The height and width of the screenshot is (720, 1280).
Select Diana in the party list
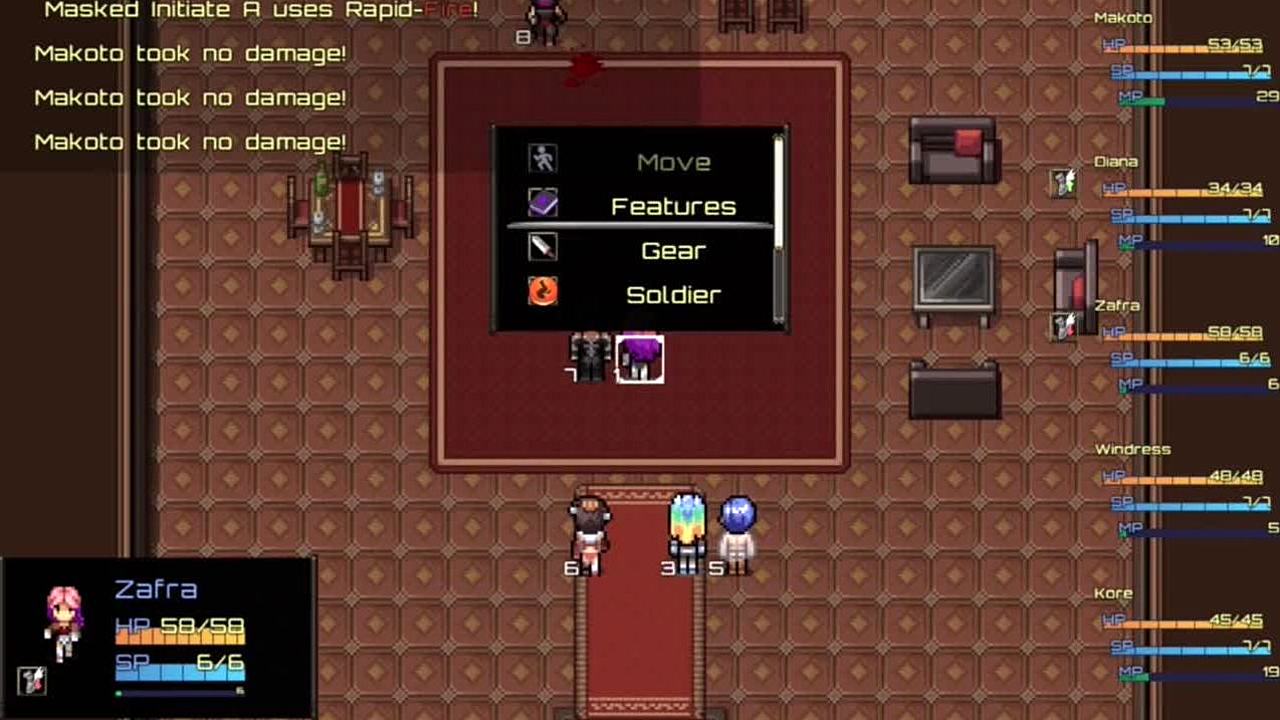pos(1116,162)
